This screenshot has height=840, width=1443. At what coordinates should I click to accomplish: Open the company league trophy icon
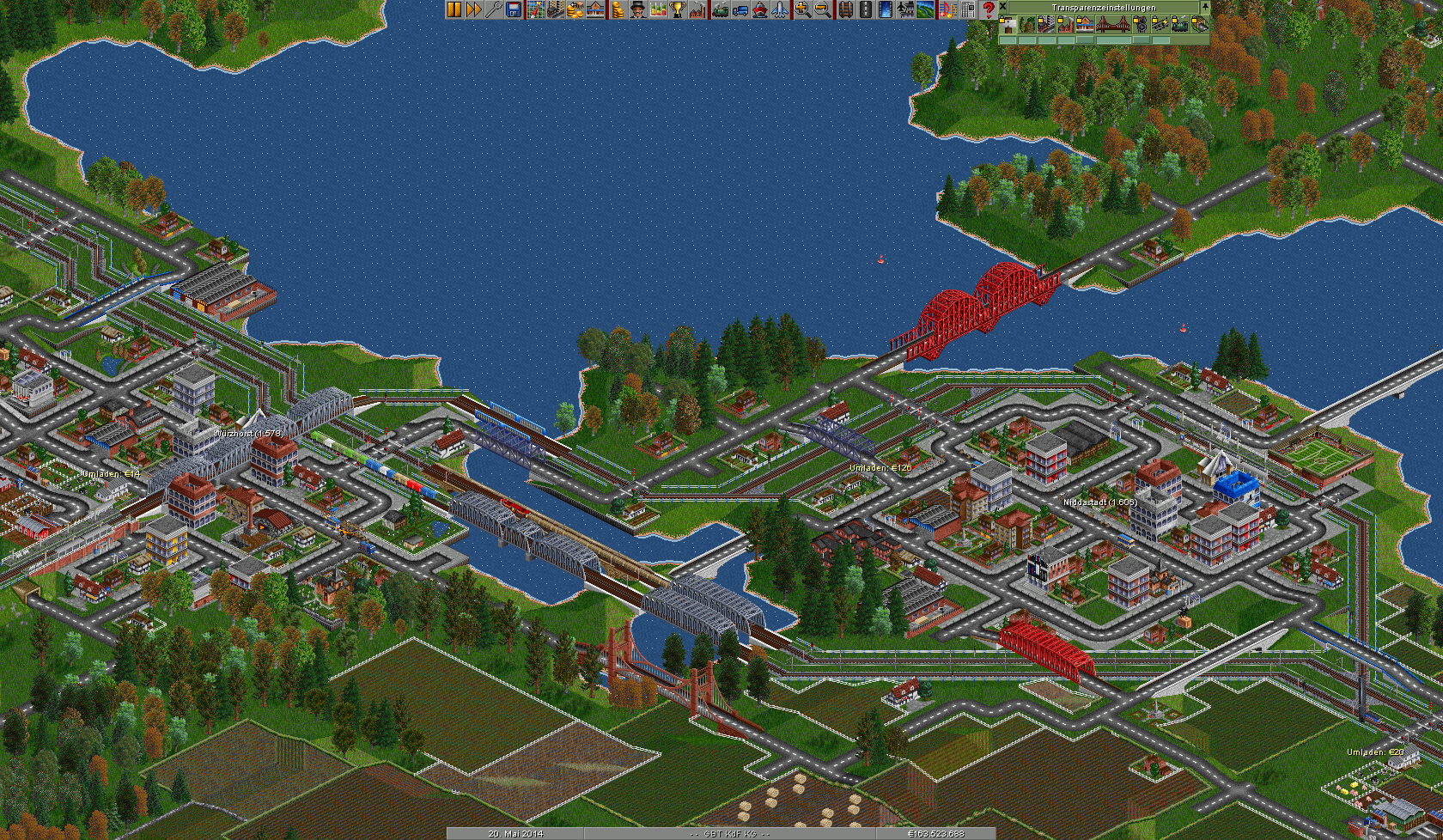coord(678,9)
